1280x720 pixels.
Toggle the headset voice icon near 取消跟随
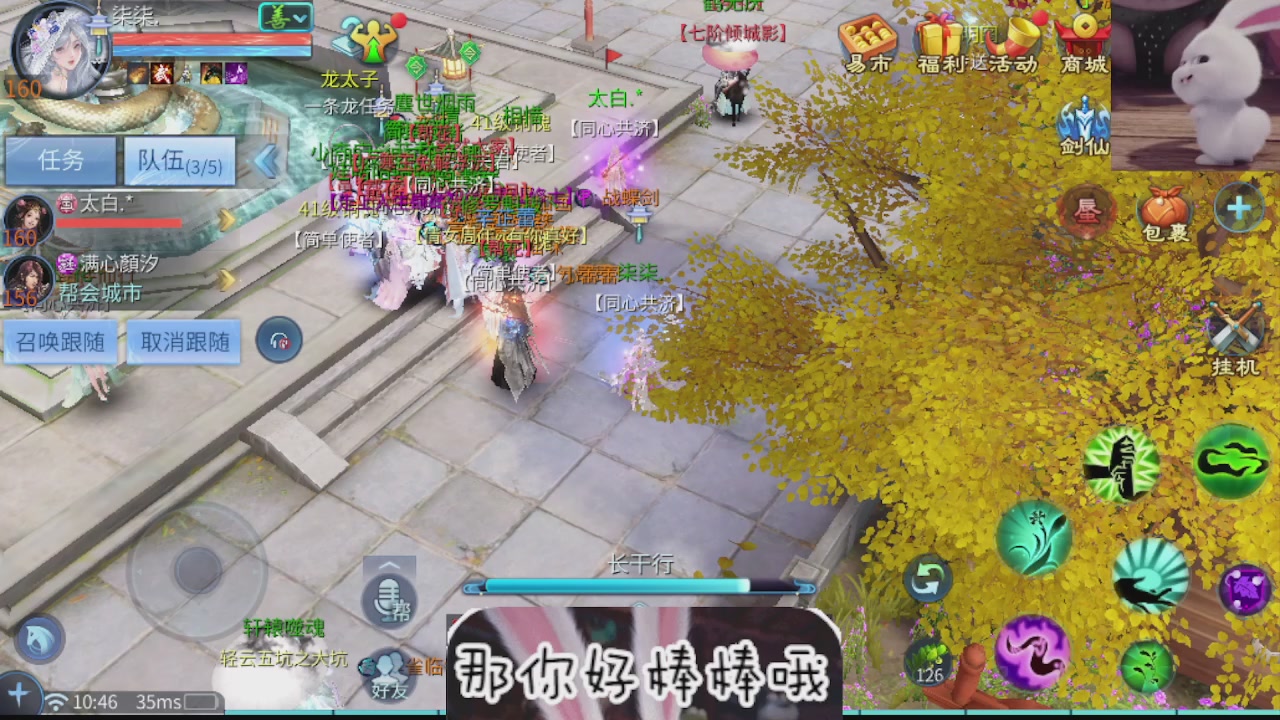click(x=279, y=341)
